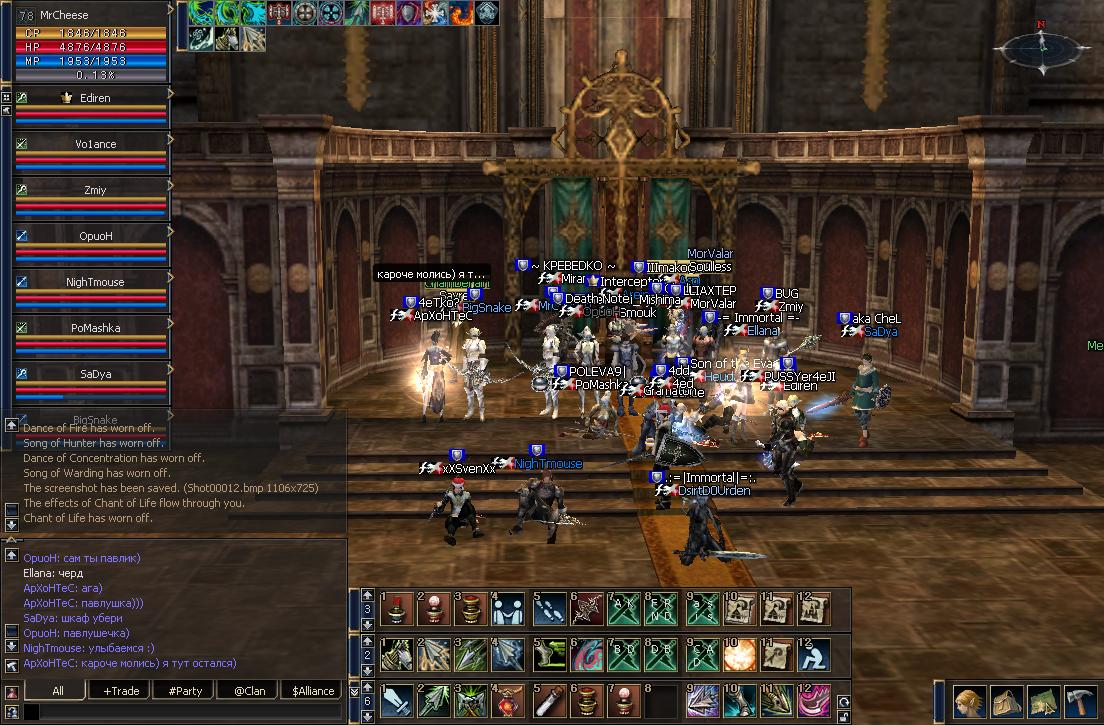Switch to the +Trade chat tab
Screen dimensions: 1104x725
tap(121, 690)
